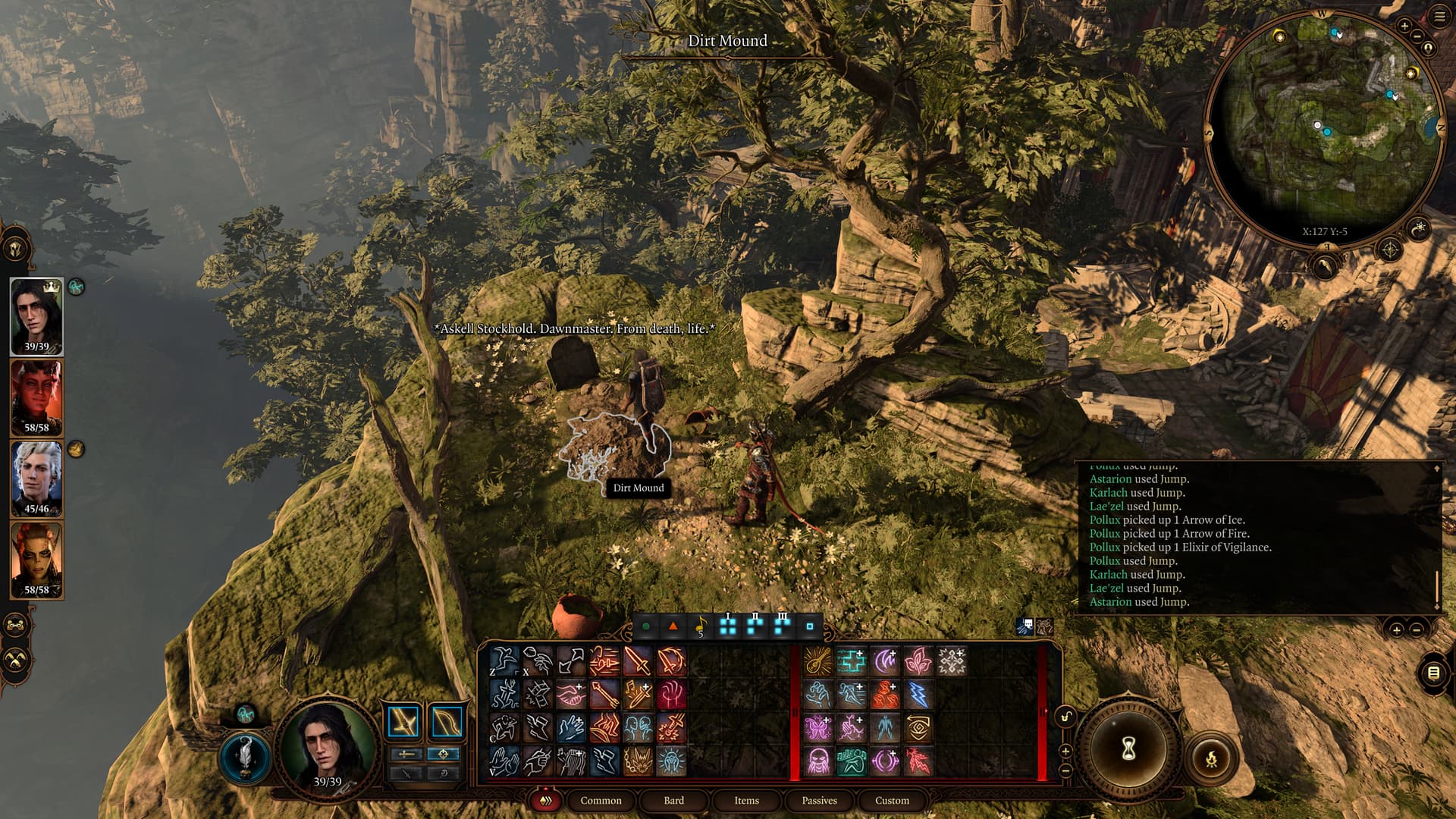
Task: Select Lae'zel's party portrait
Action: click(x=36, y=560)
